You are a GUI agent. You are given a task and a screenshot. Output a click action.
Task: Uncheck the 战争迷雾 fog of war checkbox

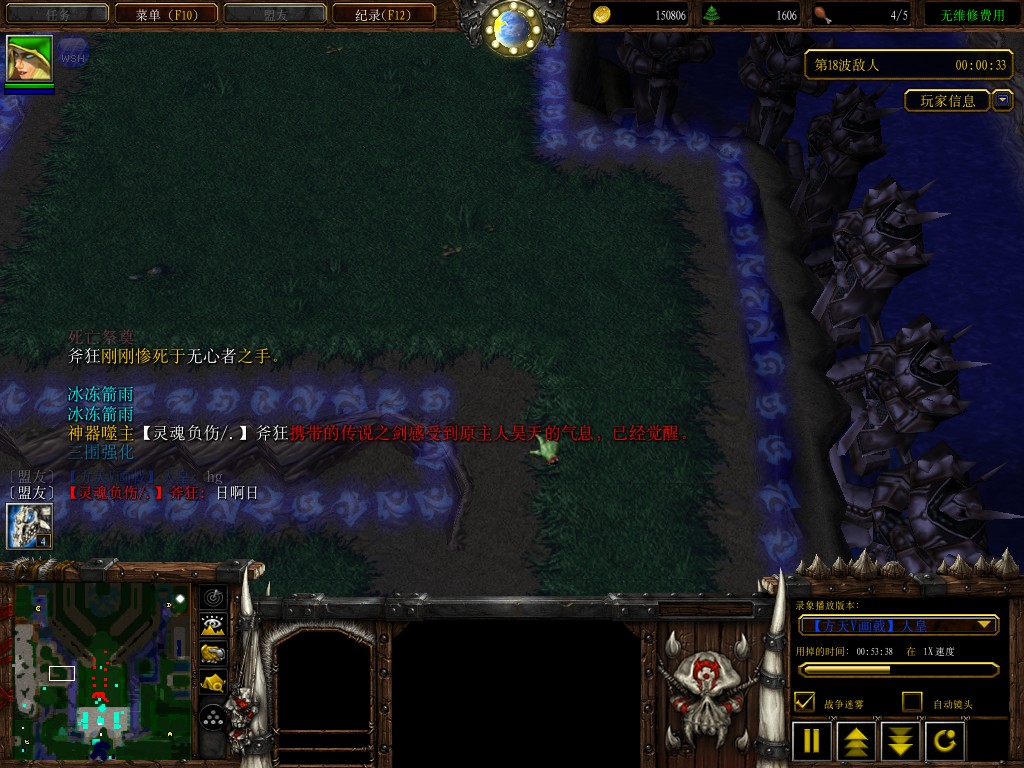tap(804, 702)
